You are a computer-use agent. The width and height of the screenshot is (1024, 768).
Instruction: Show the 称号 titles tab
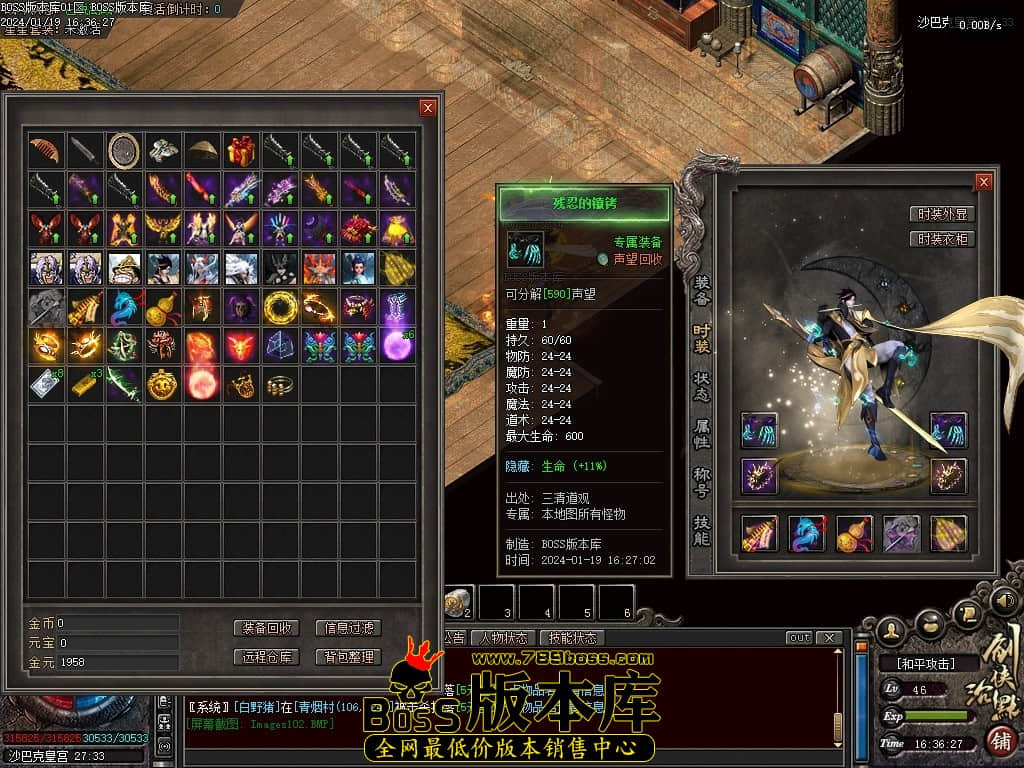click(x=702, y=482)
